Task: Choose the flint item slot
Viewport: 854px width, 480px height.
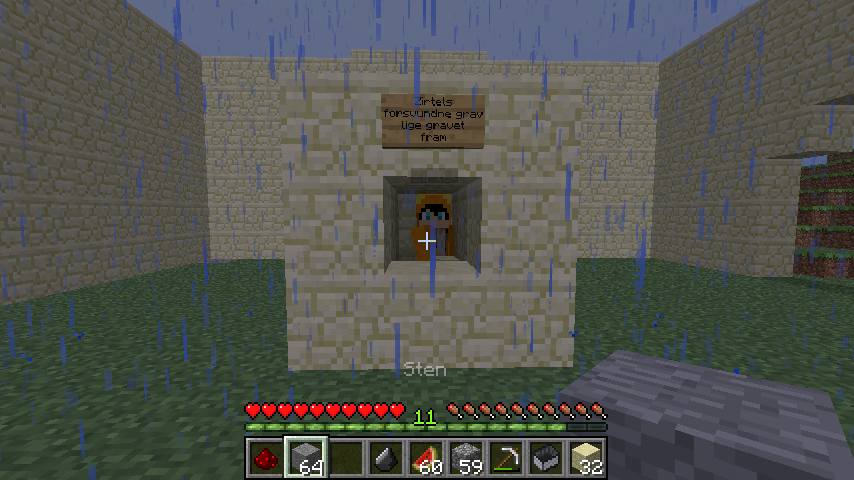Action: pyautogui.click(x=383, y=458)
